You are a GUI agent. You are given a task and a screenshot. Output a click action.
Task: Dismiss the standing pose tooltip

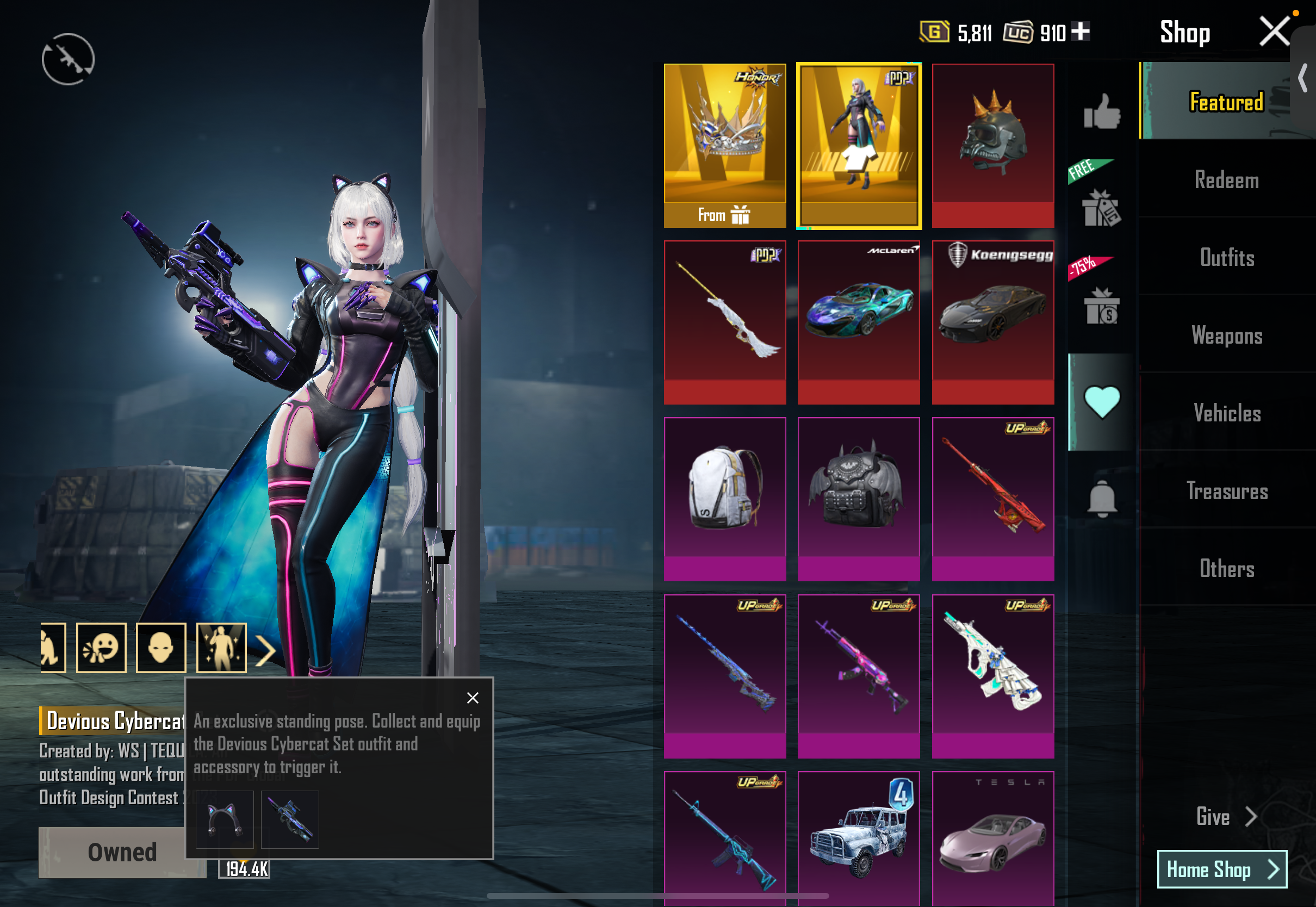[472, 698]
